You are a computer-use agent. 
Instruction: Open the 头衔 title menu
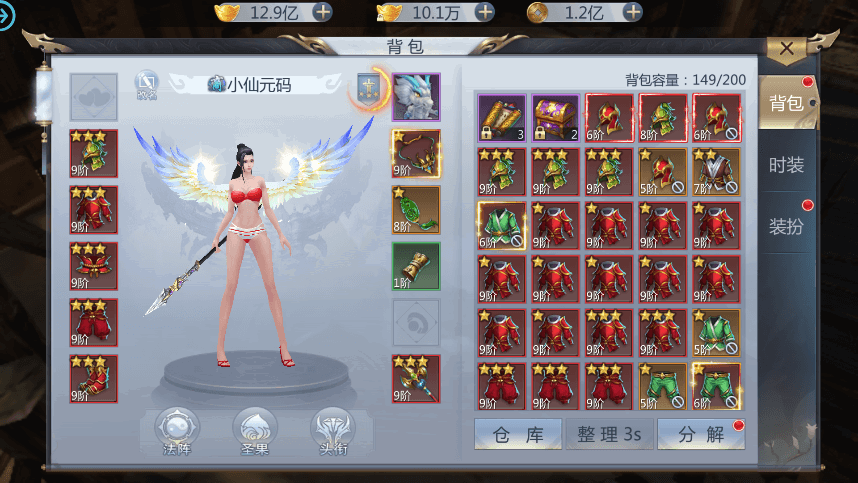[x=333, y=430]
